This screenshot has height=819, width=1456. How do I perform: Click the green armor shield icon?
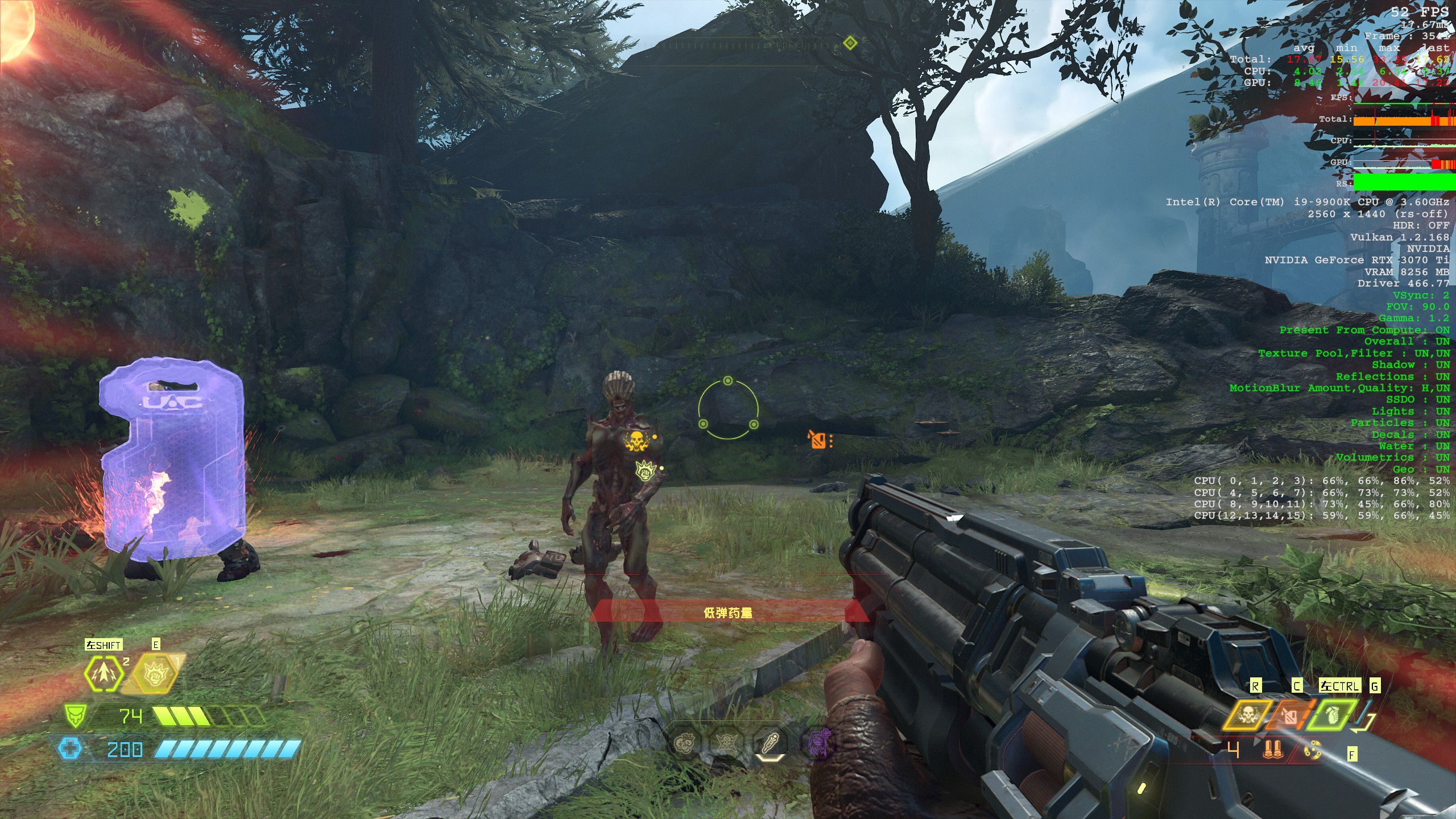click(76, 715)
